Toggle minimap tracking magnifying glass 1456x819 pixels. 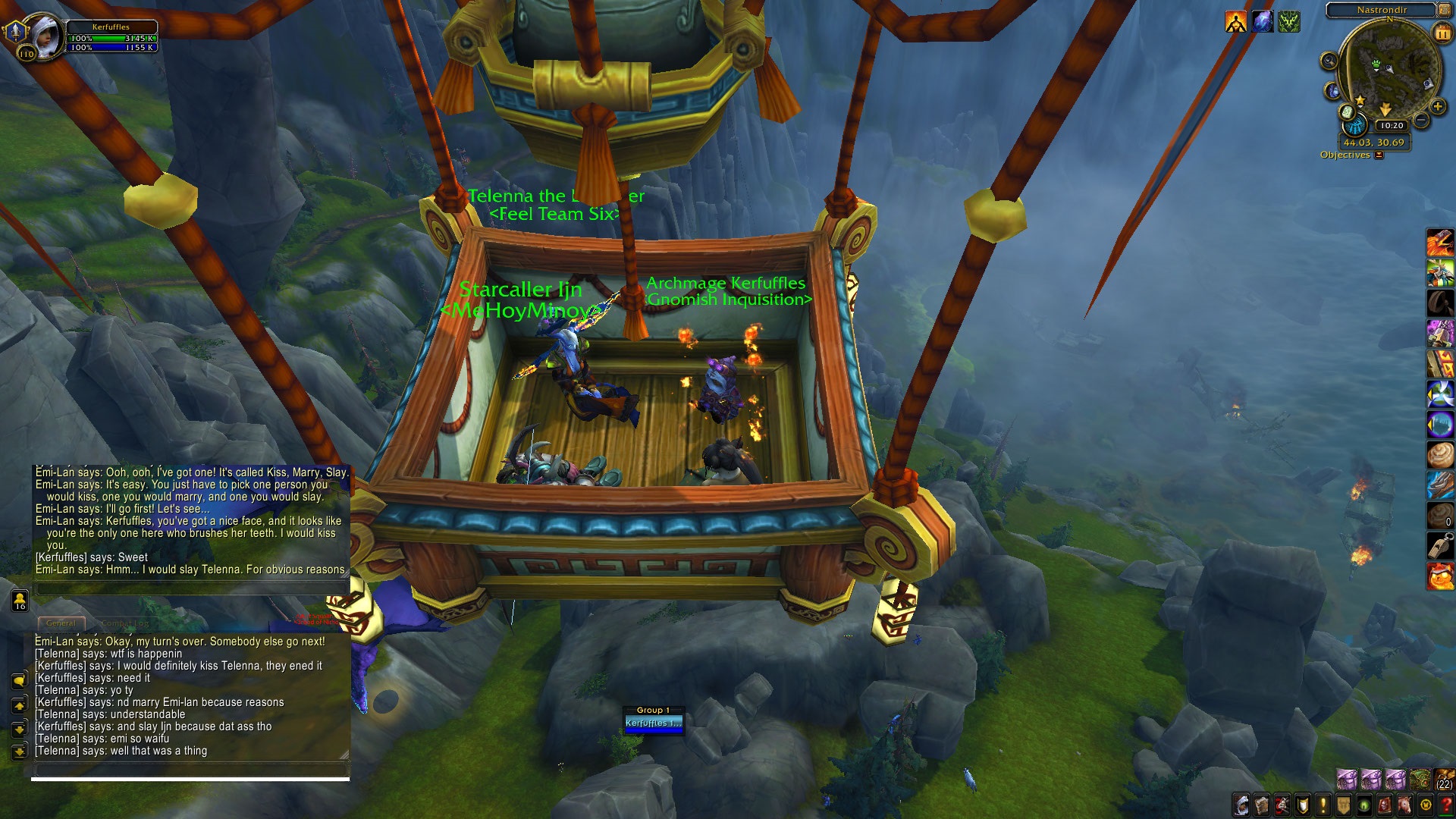[1329, 61]
